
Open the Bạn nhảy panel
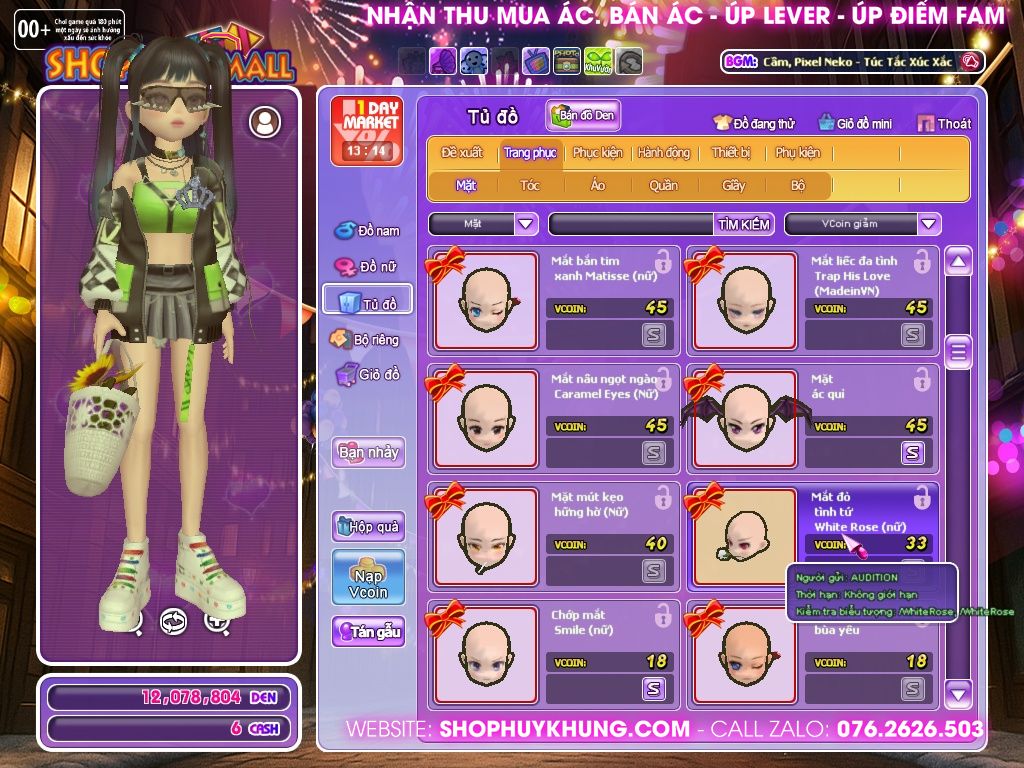click(x=368, y=452)
